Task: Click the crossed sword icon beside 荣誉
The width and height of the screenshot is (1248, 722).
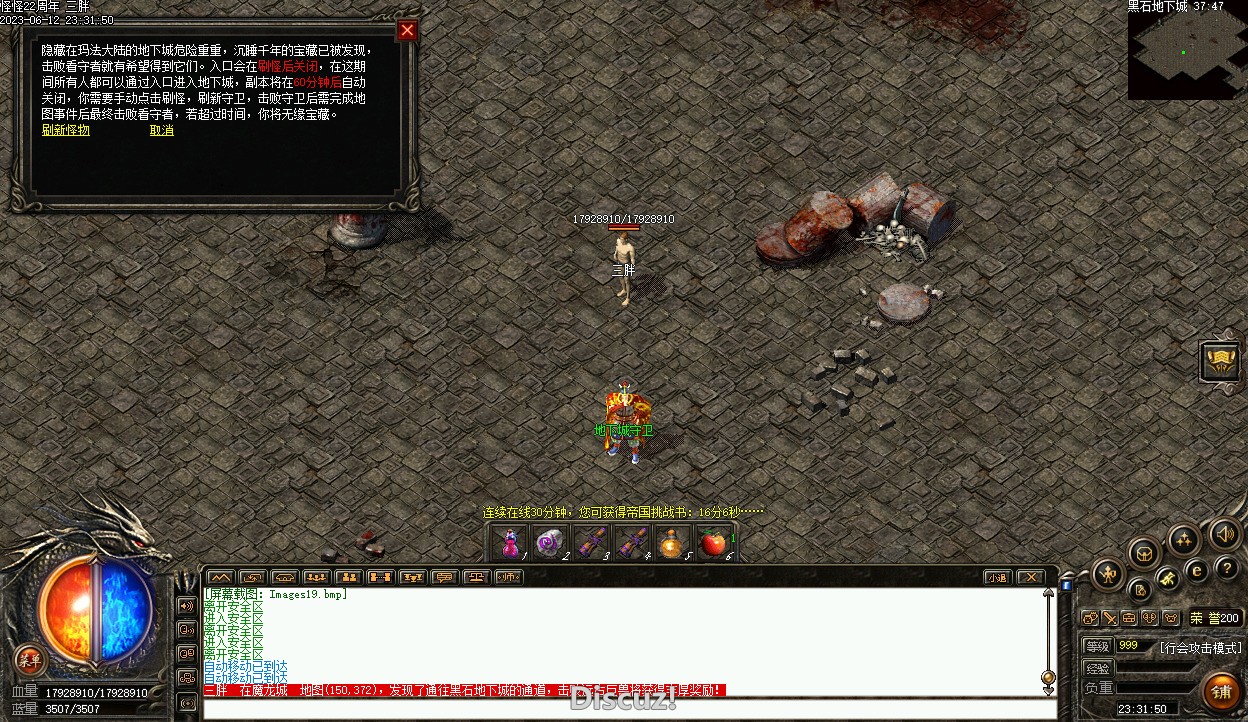Action: pos(1110,618)
